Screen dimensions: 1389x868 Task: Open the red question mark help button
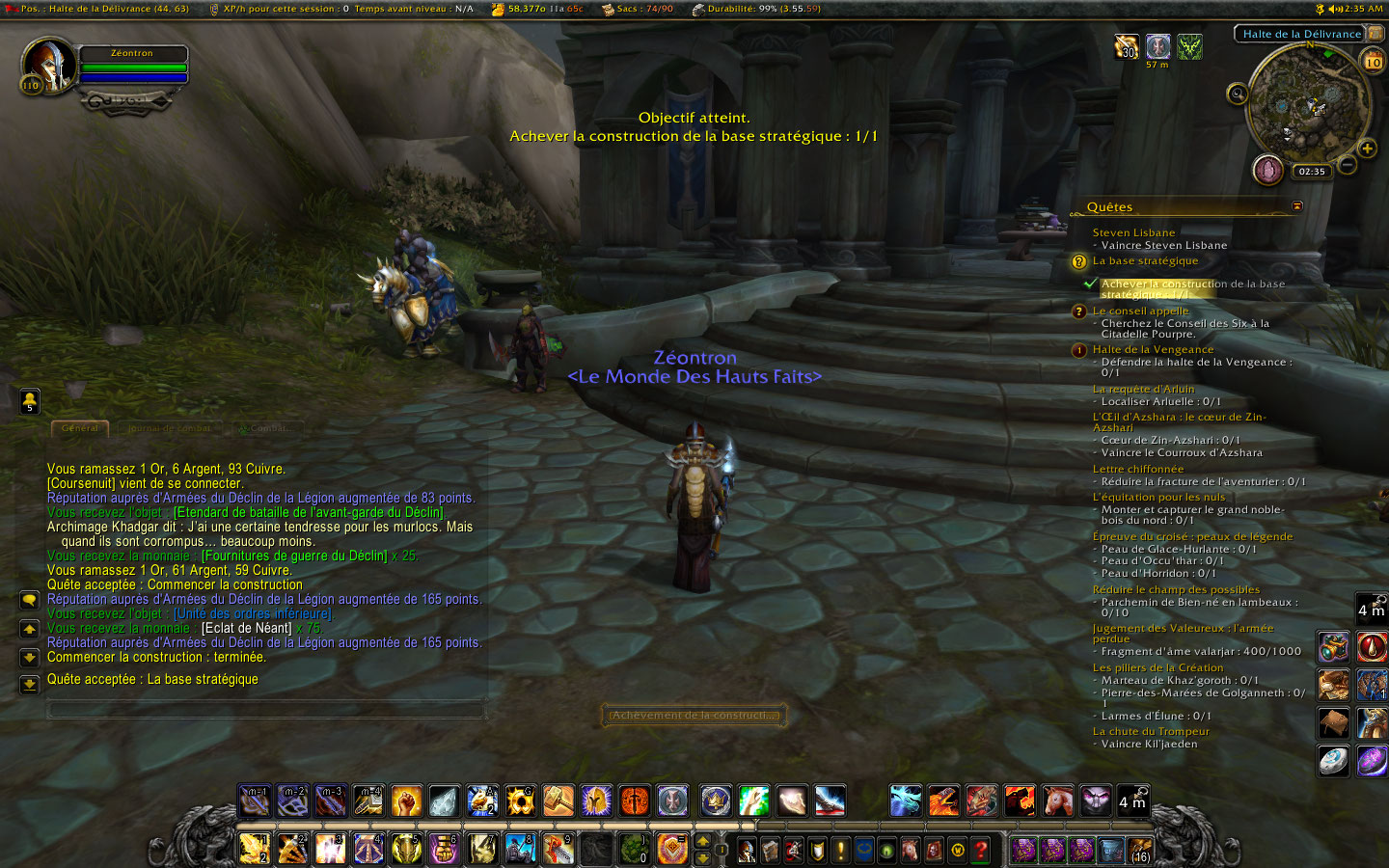coord(981,850)
